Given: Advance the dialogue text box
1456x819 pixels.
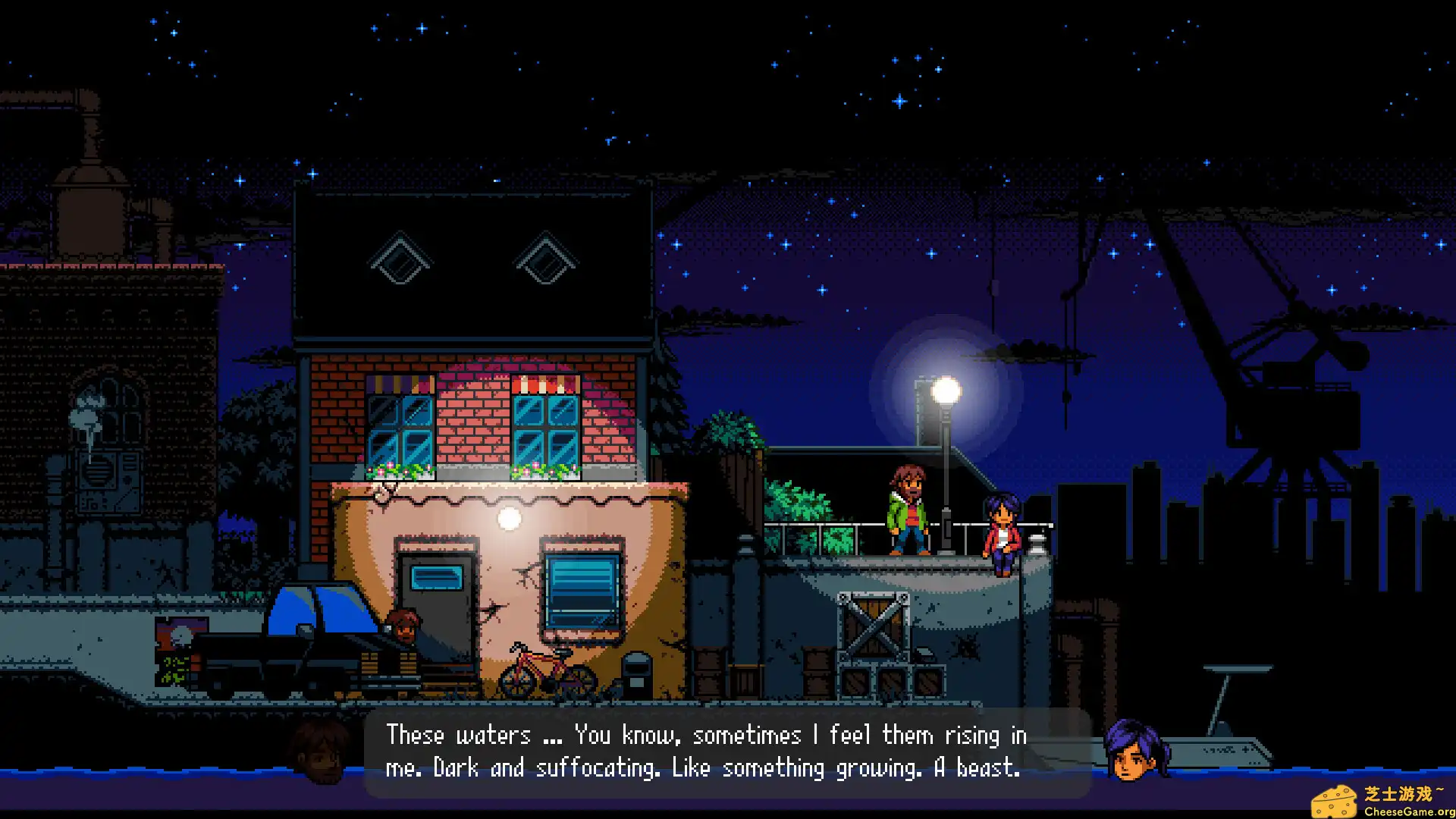Looking at the screenshot, I should point(726,752).
